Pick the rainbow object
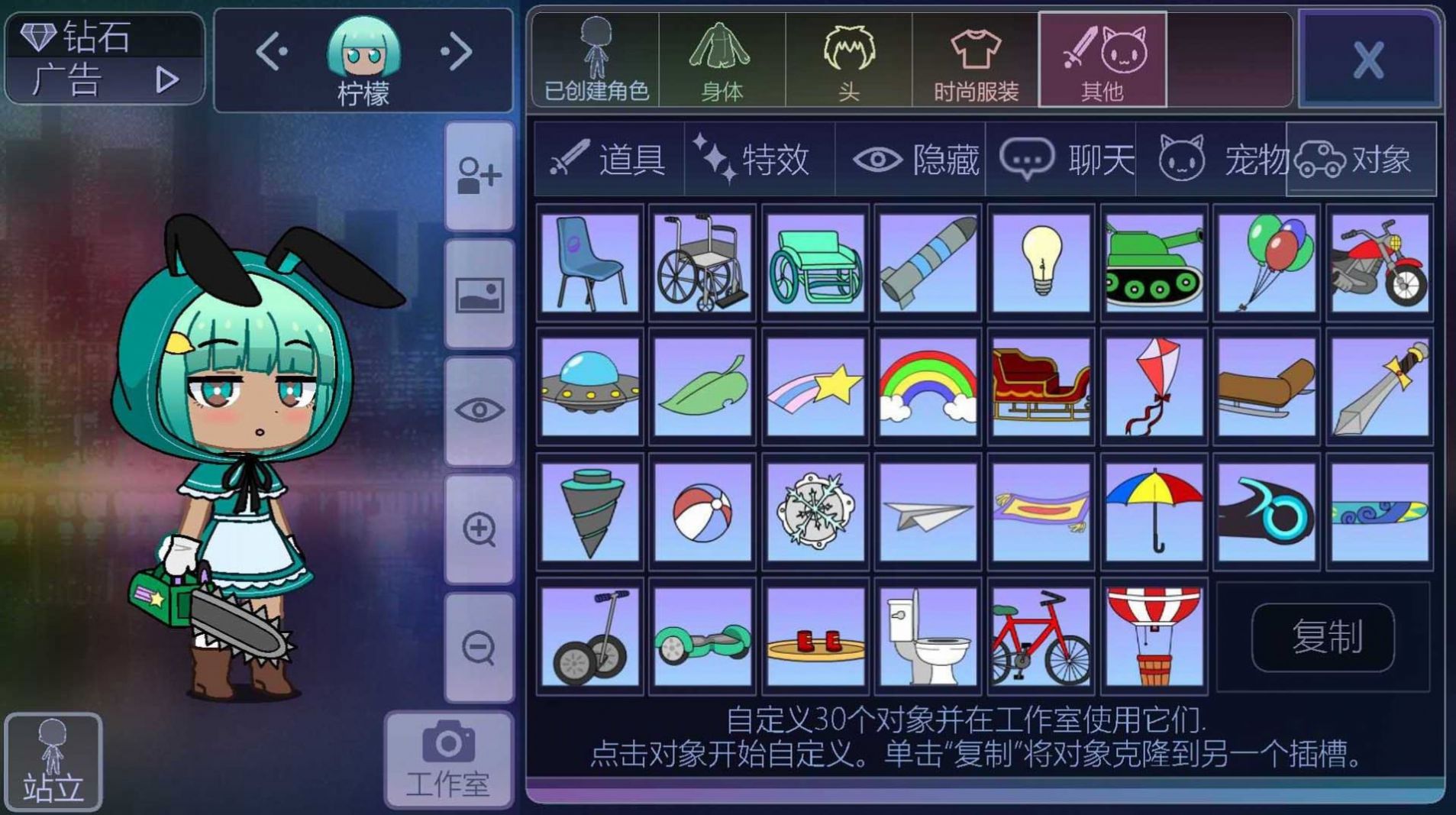This screenshot has width=1456, height=815. (927, 386)
